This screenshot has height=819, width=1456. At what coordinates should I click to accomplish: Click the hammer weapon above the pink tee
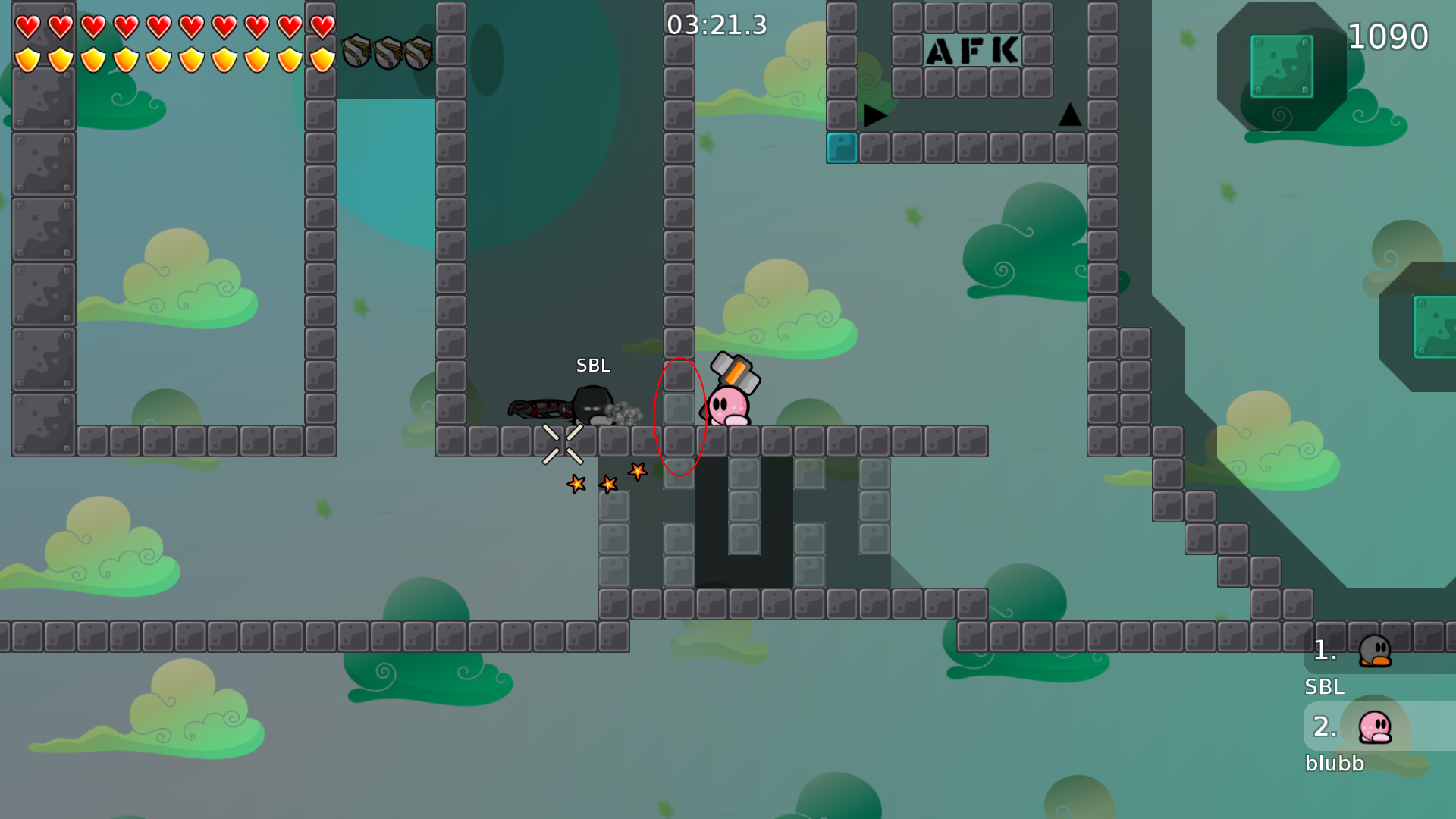click(734, 372)
